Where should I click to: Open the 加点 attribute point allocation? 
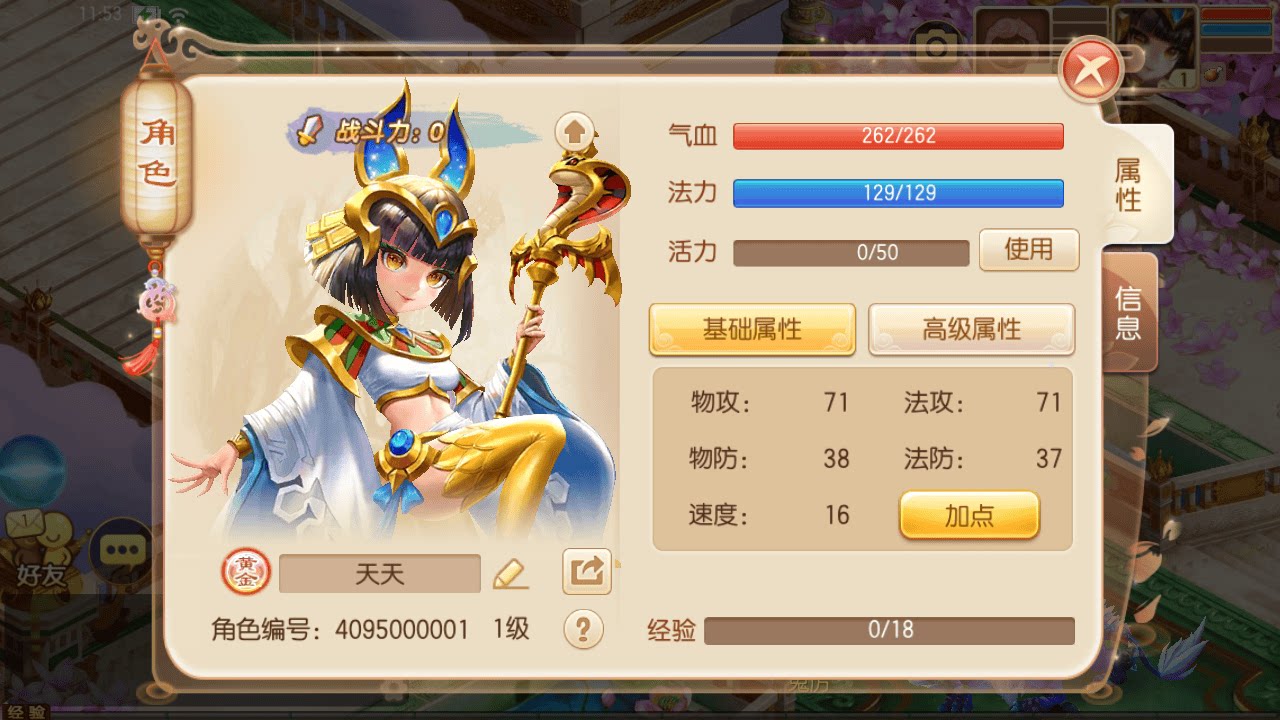[971, 516]
